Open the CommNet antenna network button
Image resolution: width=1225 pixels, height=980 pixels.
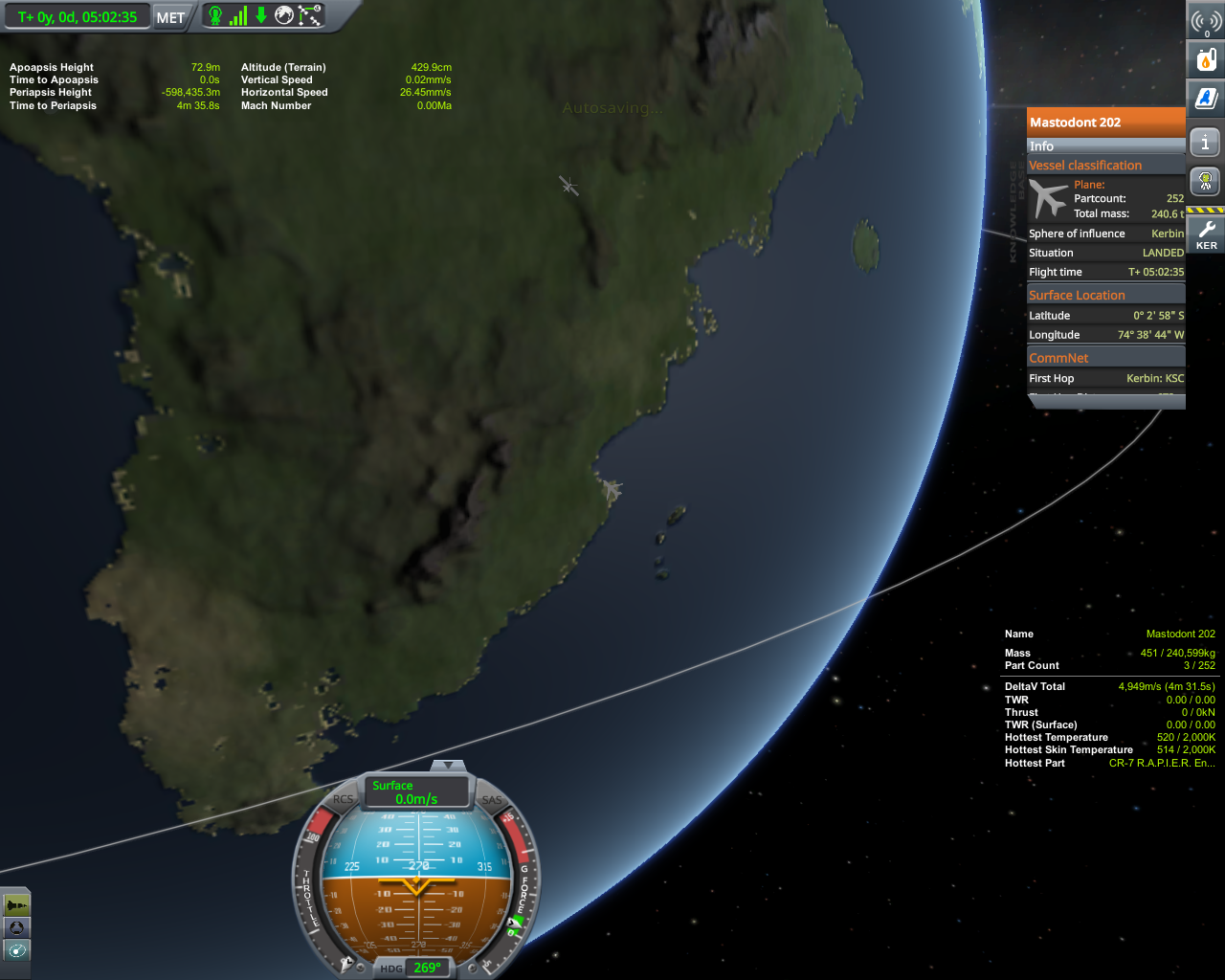coord(1206,21)
